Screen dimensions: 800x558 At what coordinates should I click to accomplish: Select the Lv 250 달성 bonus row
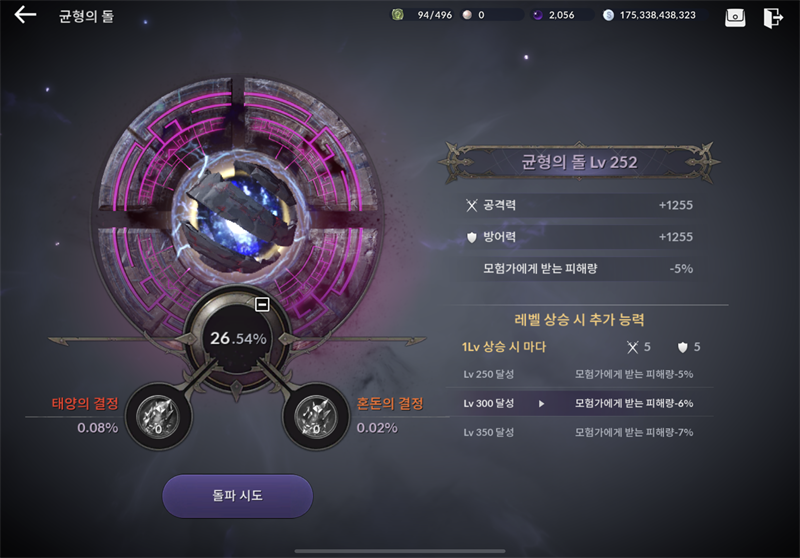pos(587,374)
